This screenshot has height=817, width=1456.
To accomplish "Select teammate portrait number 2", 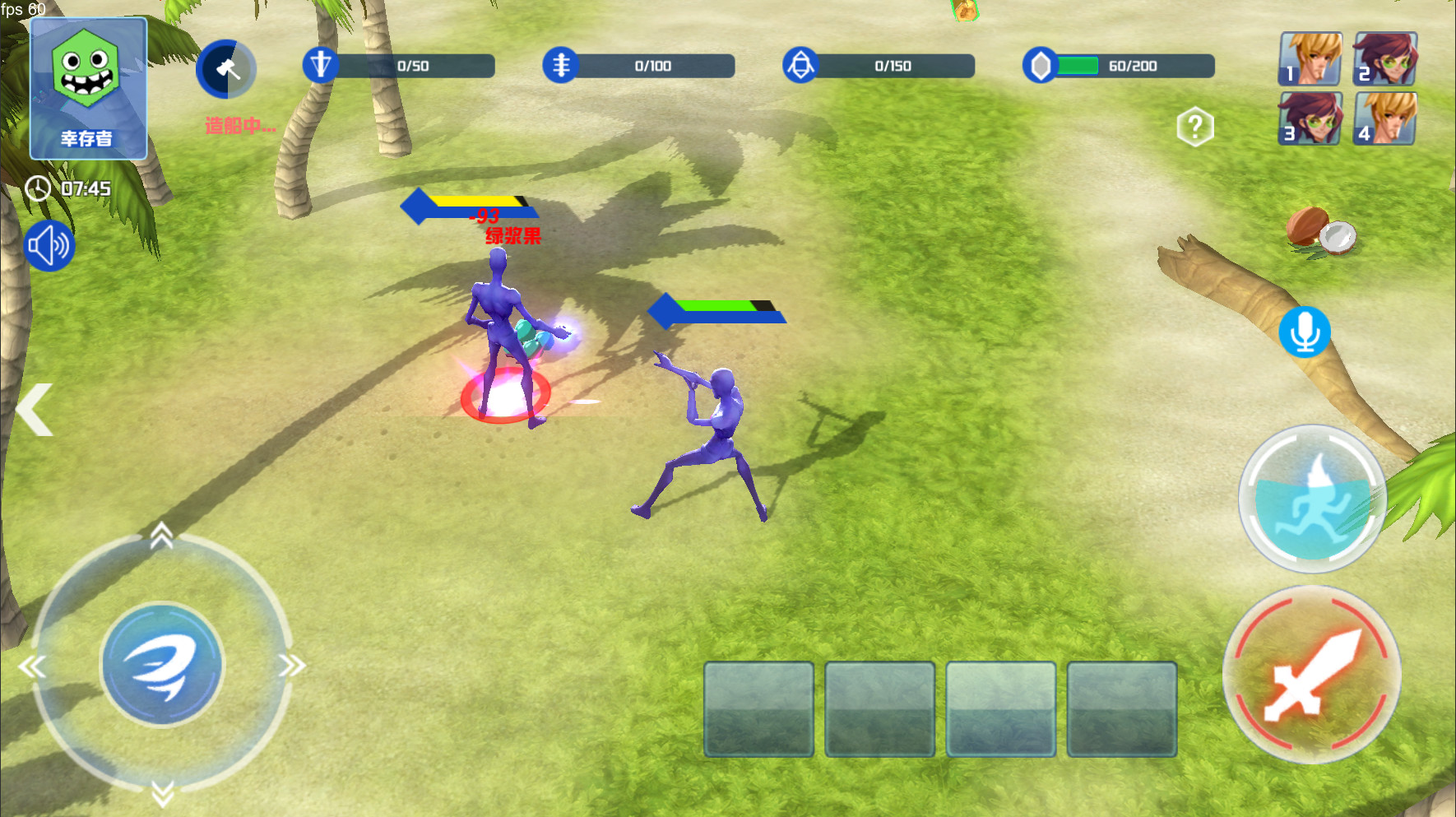I will click(x=1384, y=58).
